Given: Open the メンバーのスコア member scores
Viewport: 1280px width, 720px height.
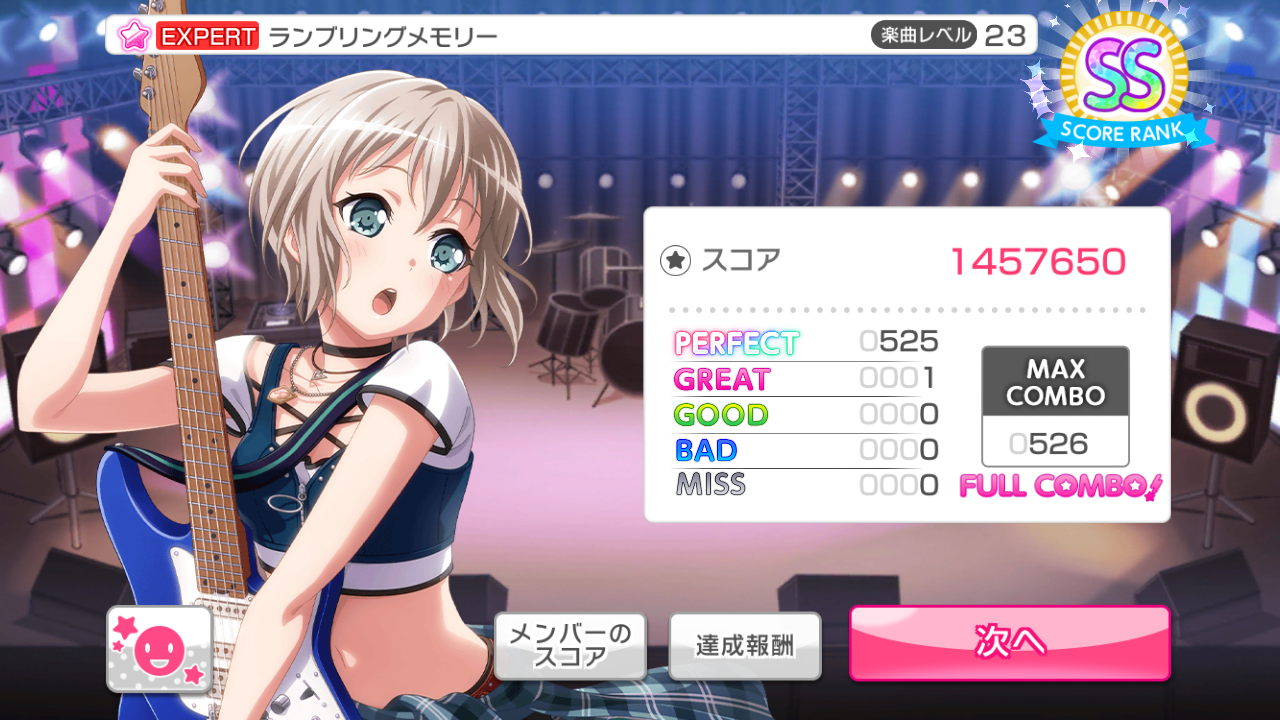Looking at the screenshot, I should [570, 645].
